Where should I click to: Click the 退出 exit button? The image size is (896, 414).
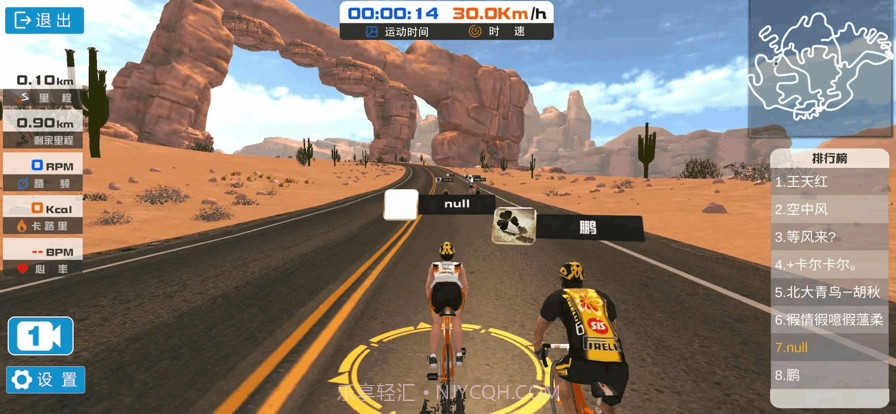(44, 21)
